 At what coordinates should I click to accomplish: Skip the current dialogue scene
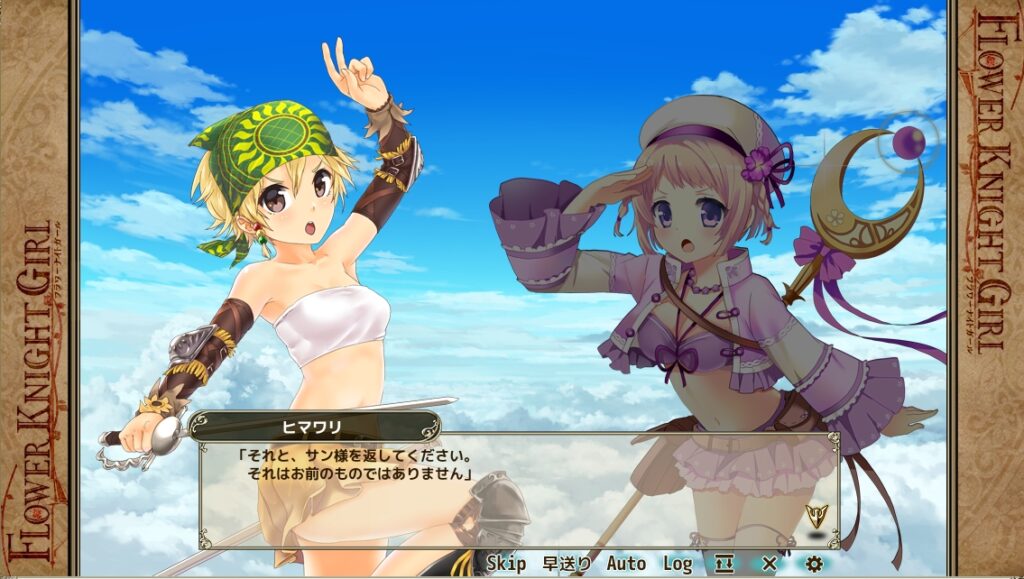click(506, 564)
